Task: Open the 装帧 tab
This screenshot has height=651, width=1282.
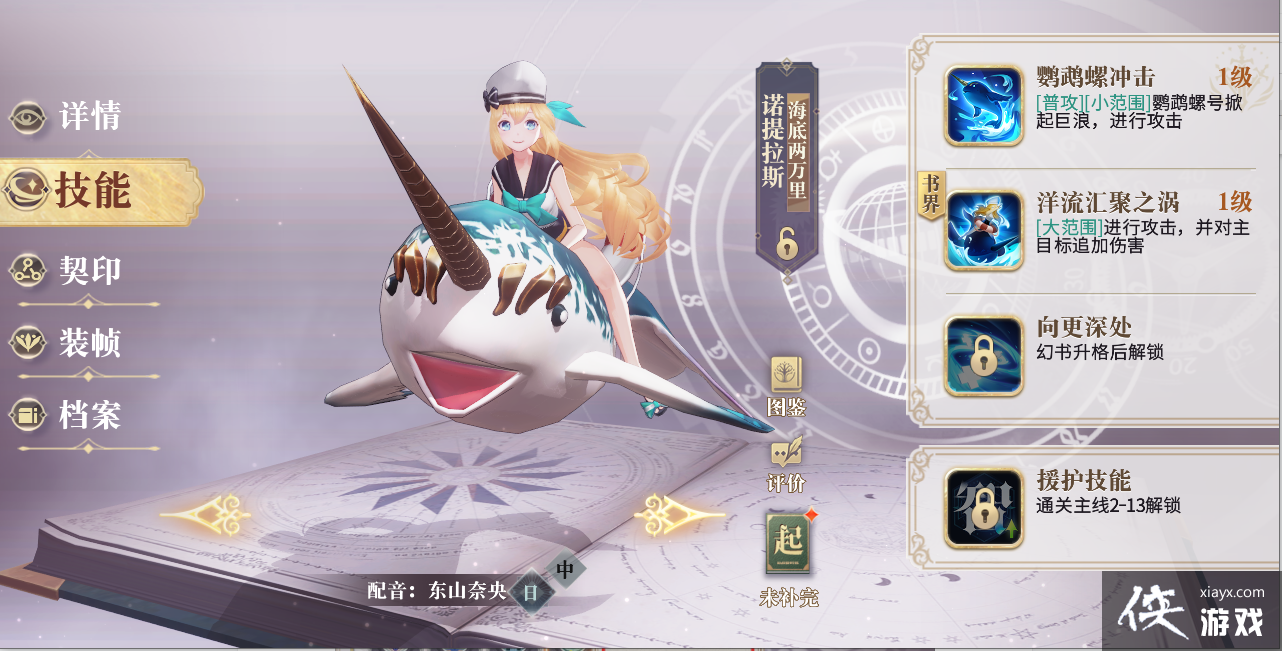Action: click(x=70, y=343)
